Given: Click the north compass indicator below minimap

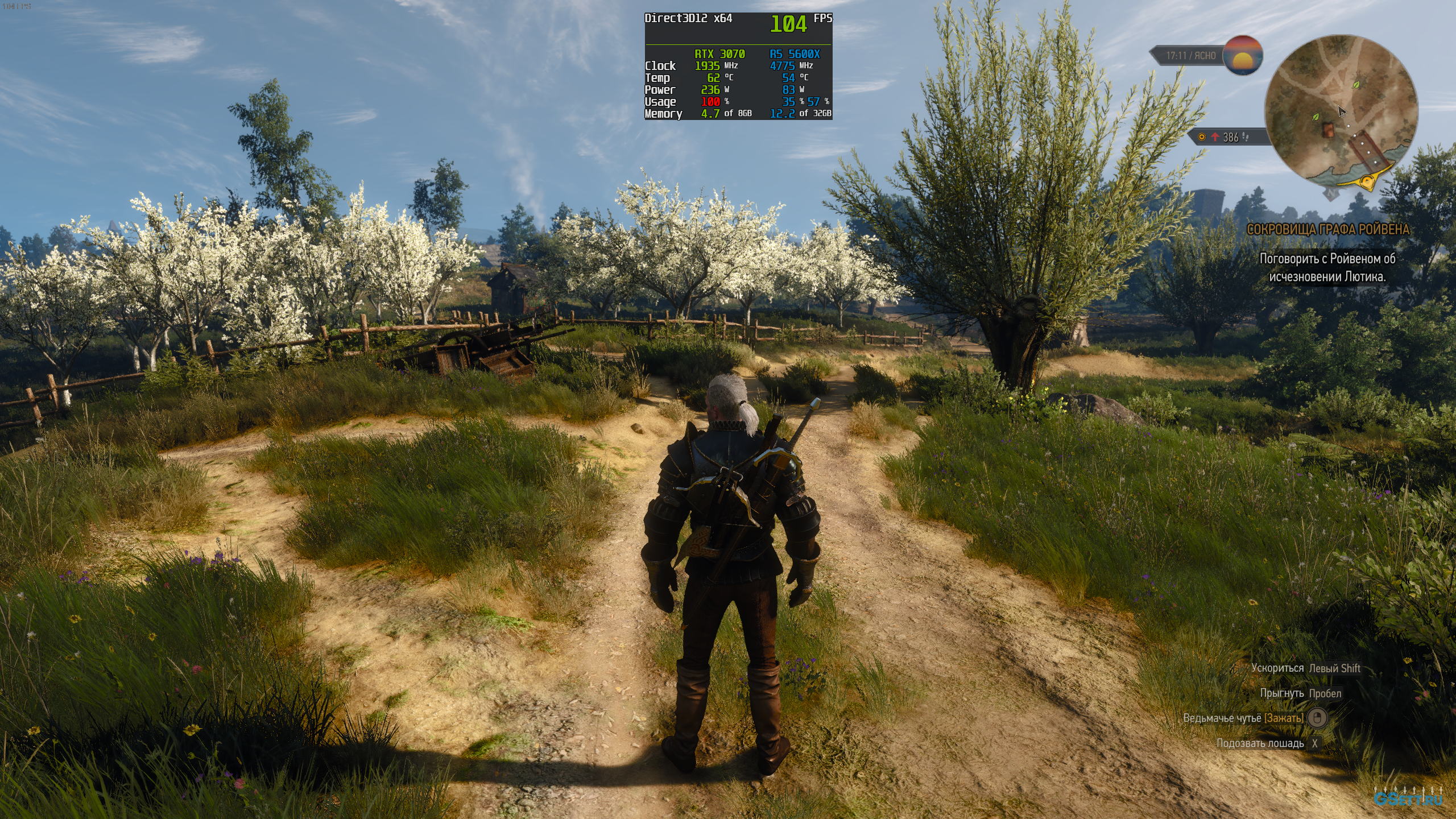Looking at the screenshot, I should point(1331,193).
